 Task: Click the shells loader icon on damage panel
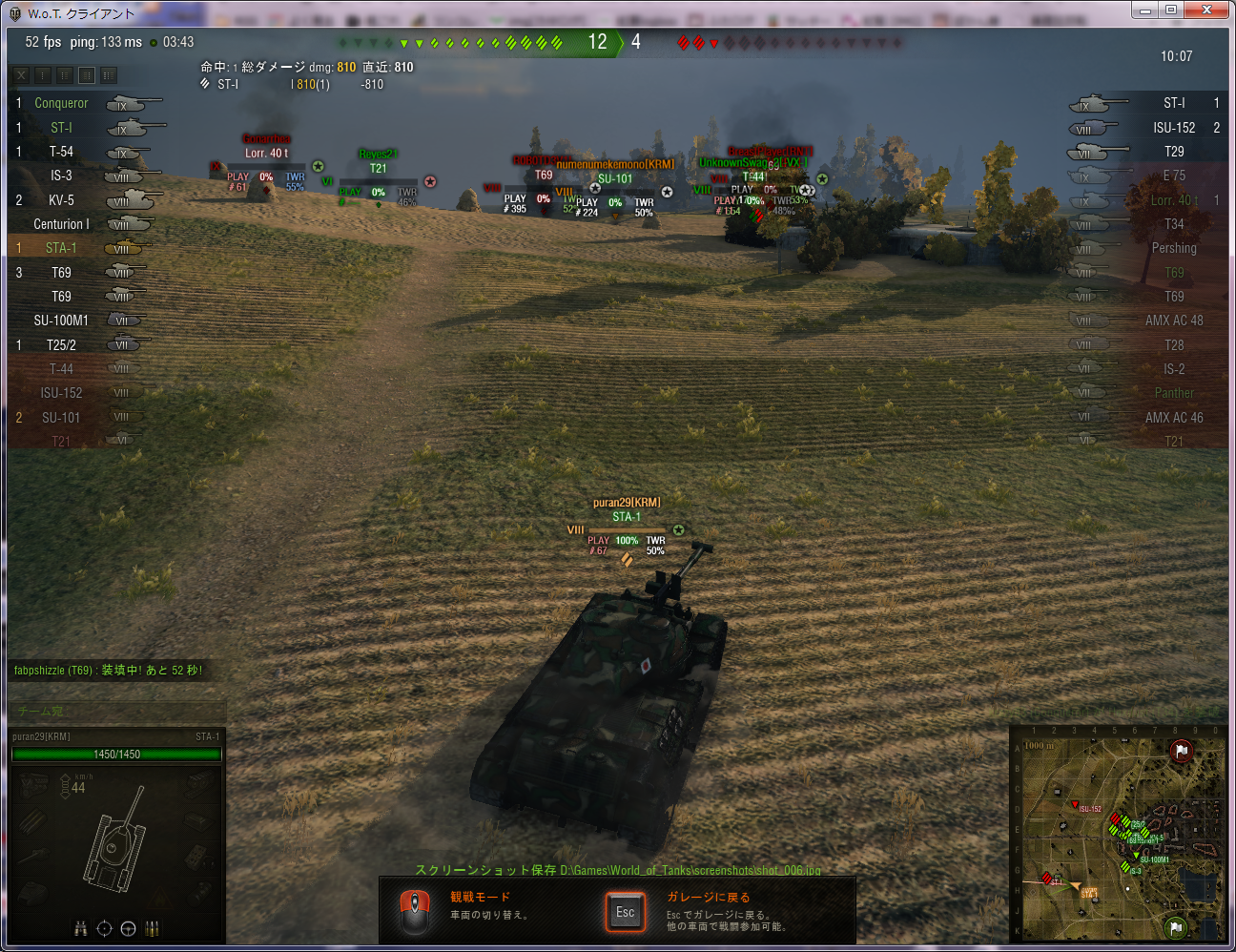[x=152, y=928]
